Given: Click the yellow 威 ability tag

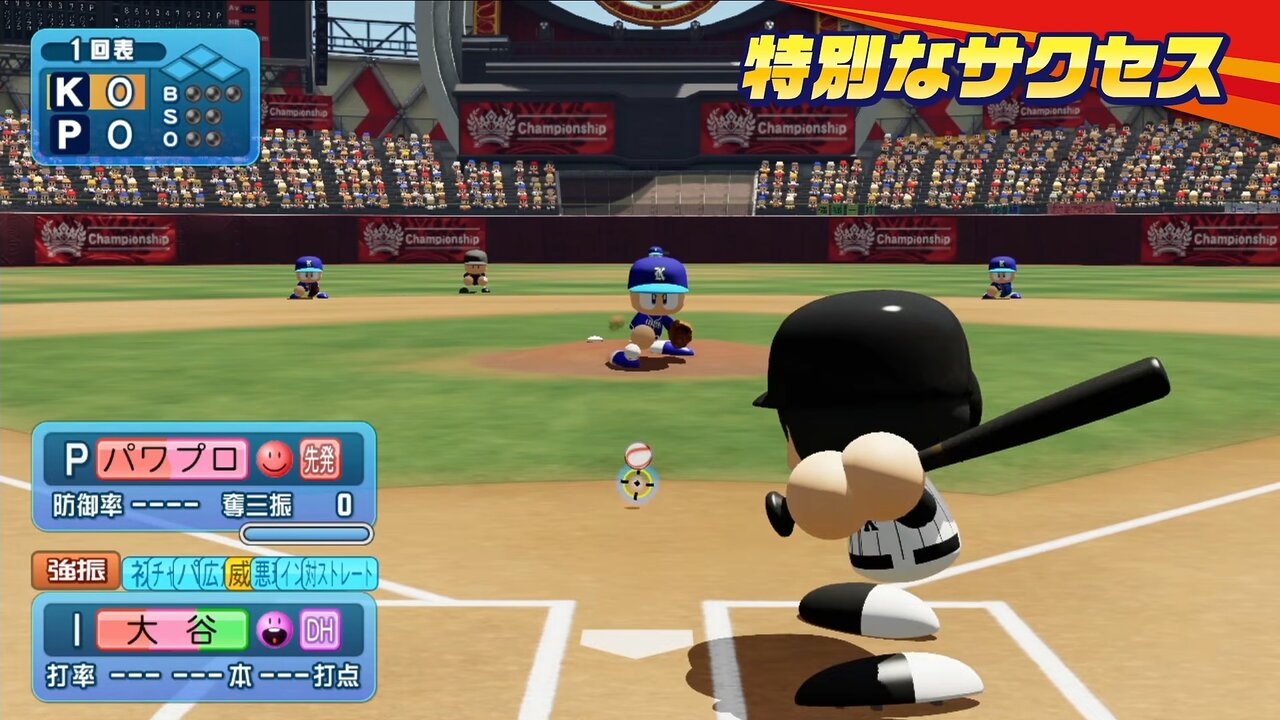Looking at the screenshot, I should 238,574.
